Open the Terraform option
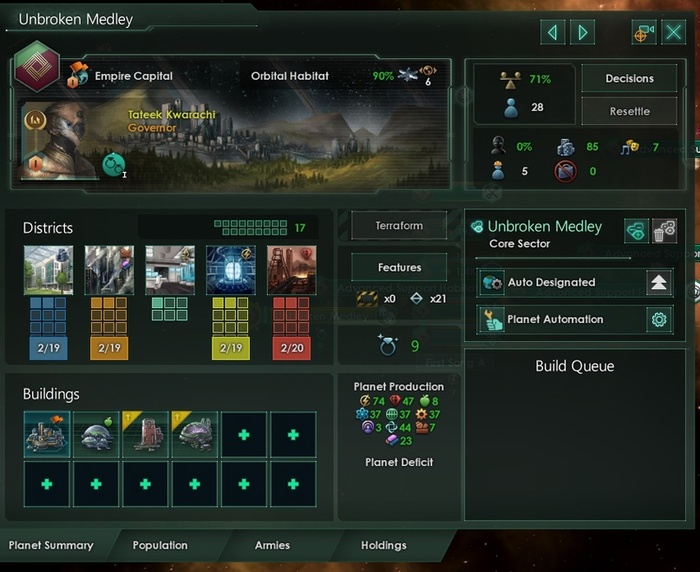 click(x=399, y=226)
